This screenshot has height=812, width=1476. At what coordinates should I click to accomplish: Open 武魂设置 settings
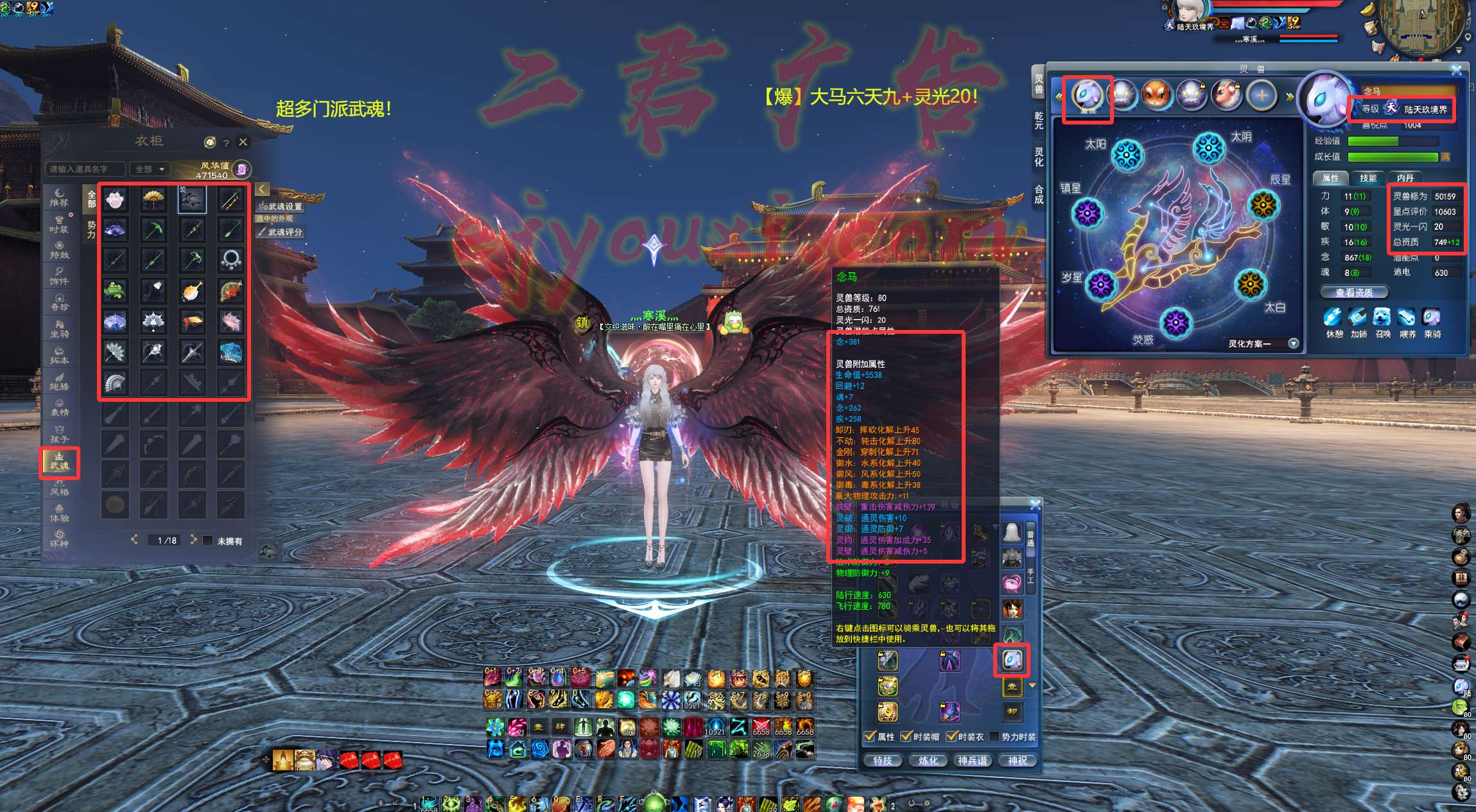[280, 206]
